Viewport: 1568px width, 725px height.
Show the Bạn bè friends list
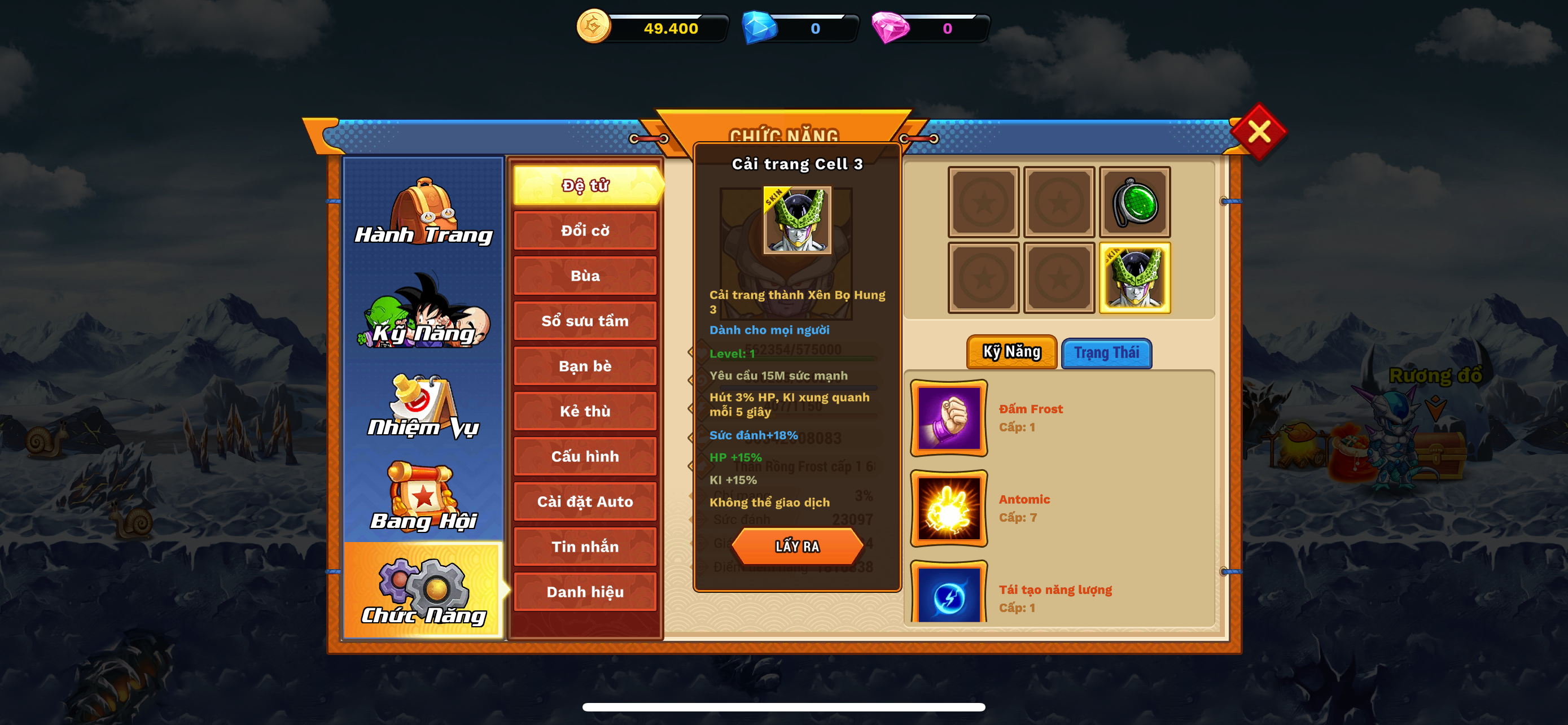point(585,366)
